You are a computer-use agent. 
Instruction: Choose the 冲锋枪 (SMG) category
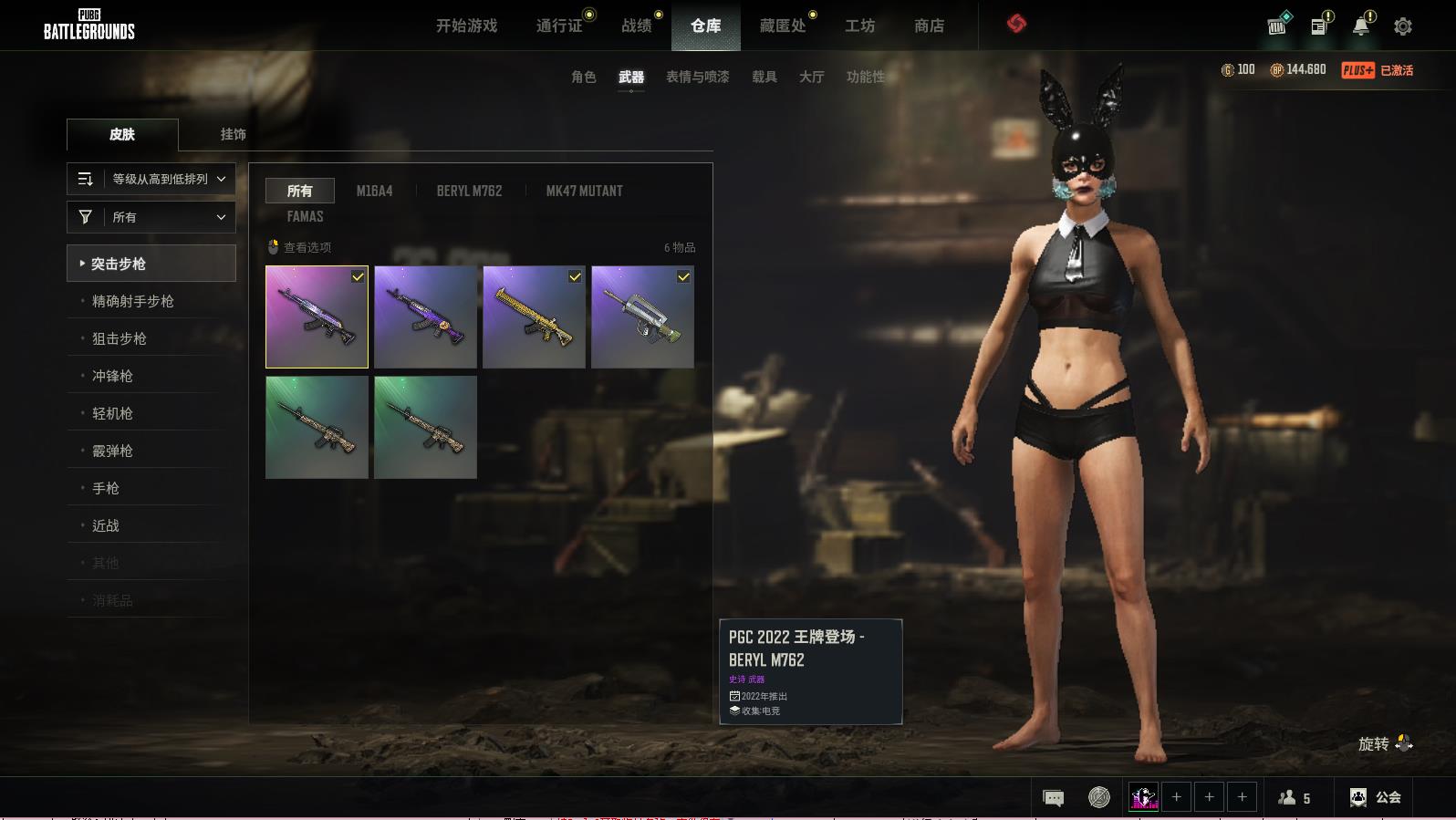pyautogui.click(x=112, y=376)
